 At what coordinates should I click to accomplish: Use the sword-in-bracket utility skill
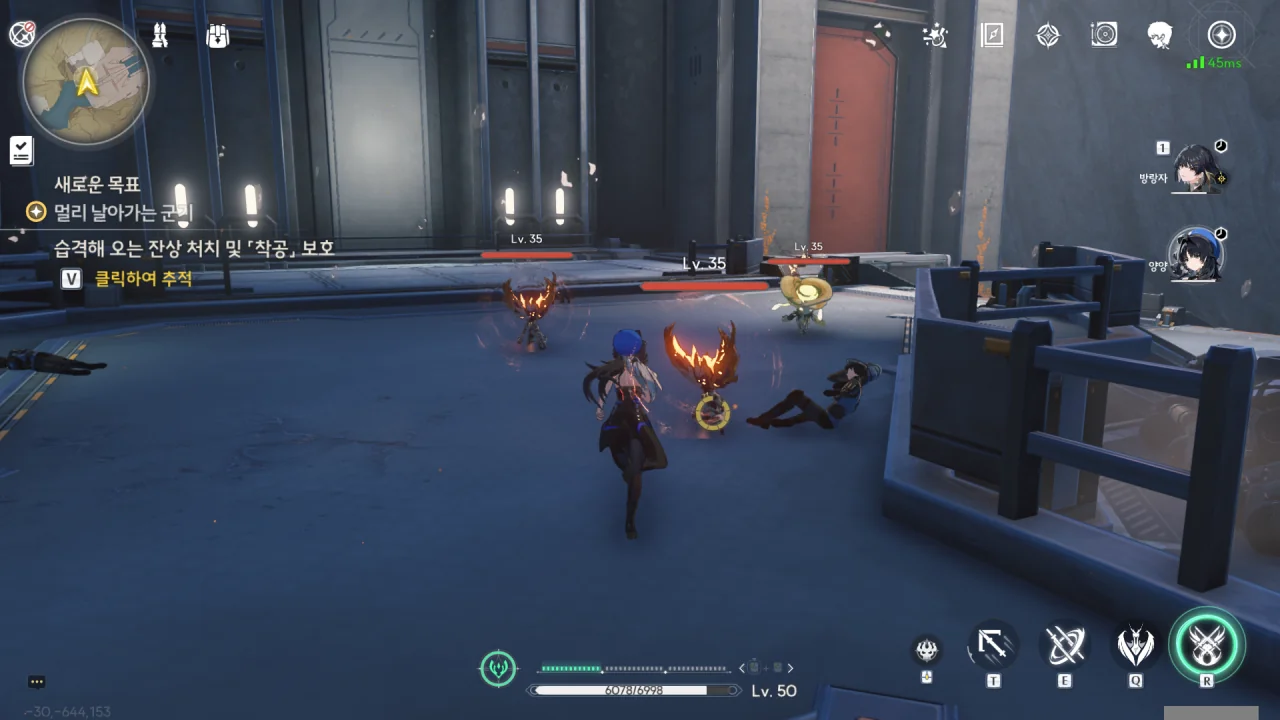993,647
